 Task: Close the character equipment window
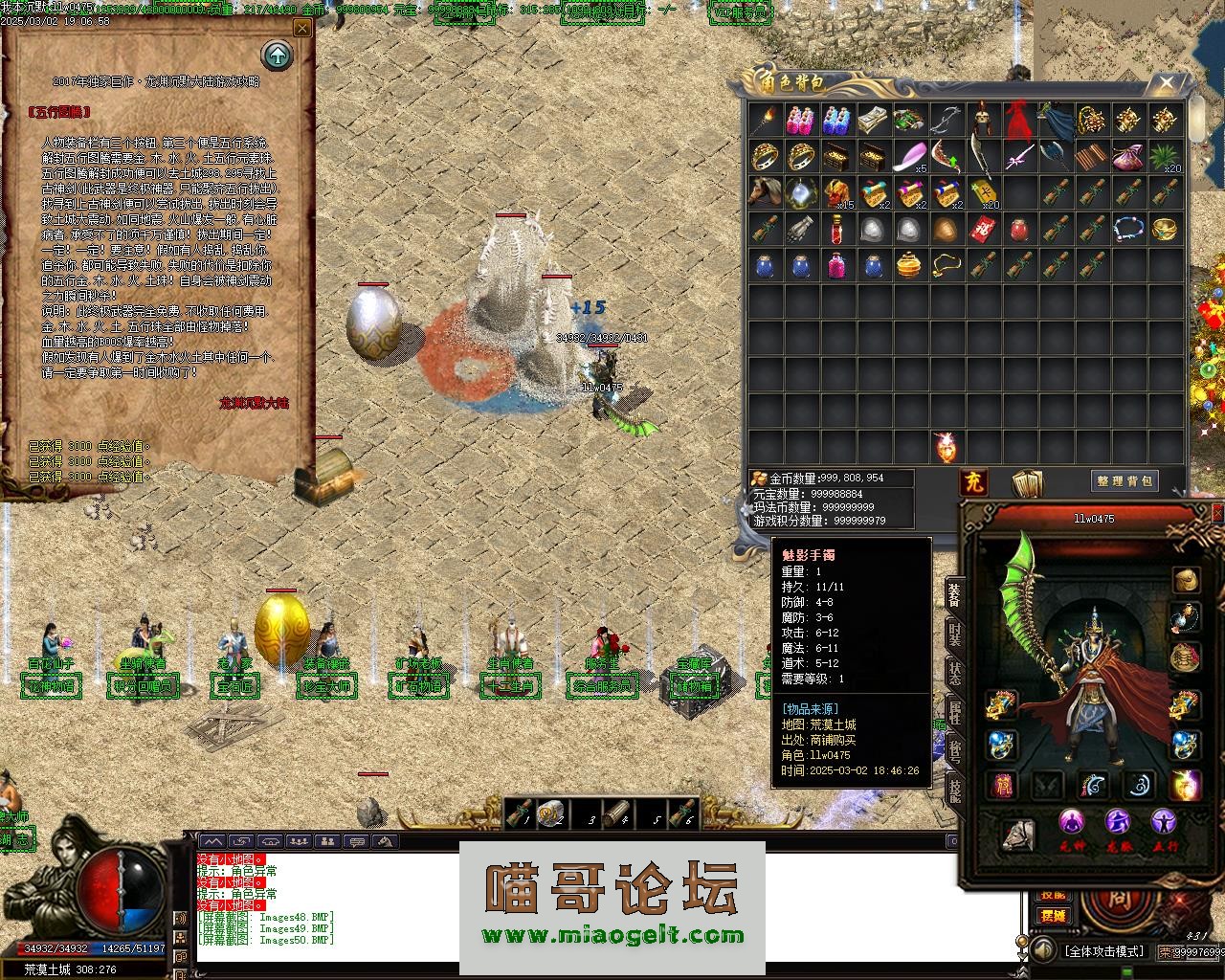coord(1216,514)
